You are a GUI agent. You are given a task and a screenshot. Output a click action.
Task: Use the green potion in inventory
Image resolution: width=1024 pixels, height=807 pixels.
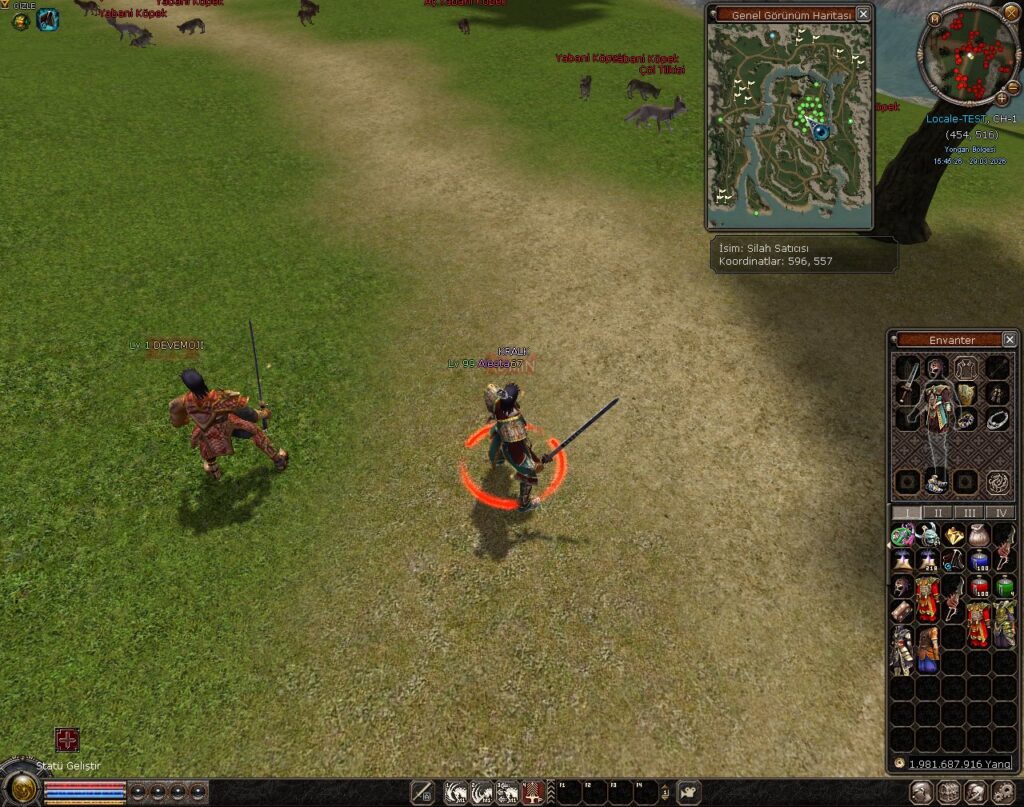tap(1004, 585)
